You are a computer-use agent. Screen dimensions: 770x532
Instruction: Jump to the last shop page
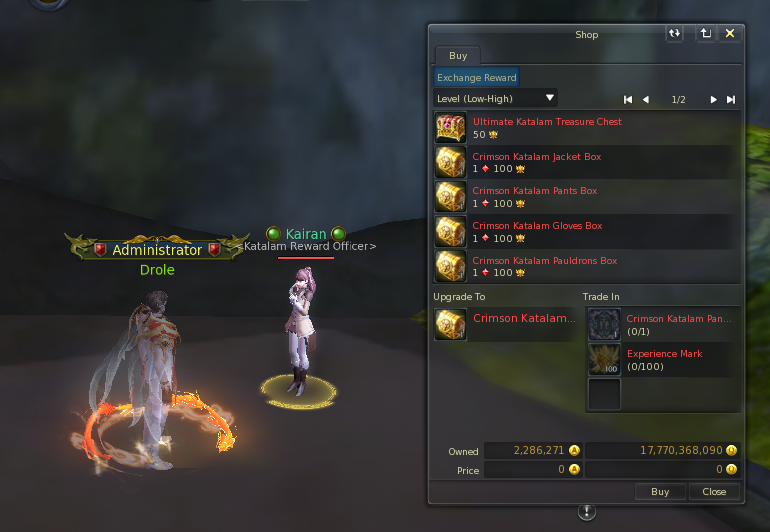731,99
